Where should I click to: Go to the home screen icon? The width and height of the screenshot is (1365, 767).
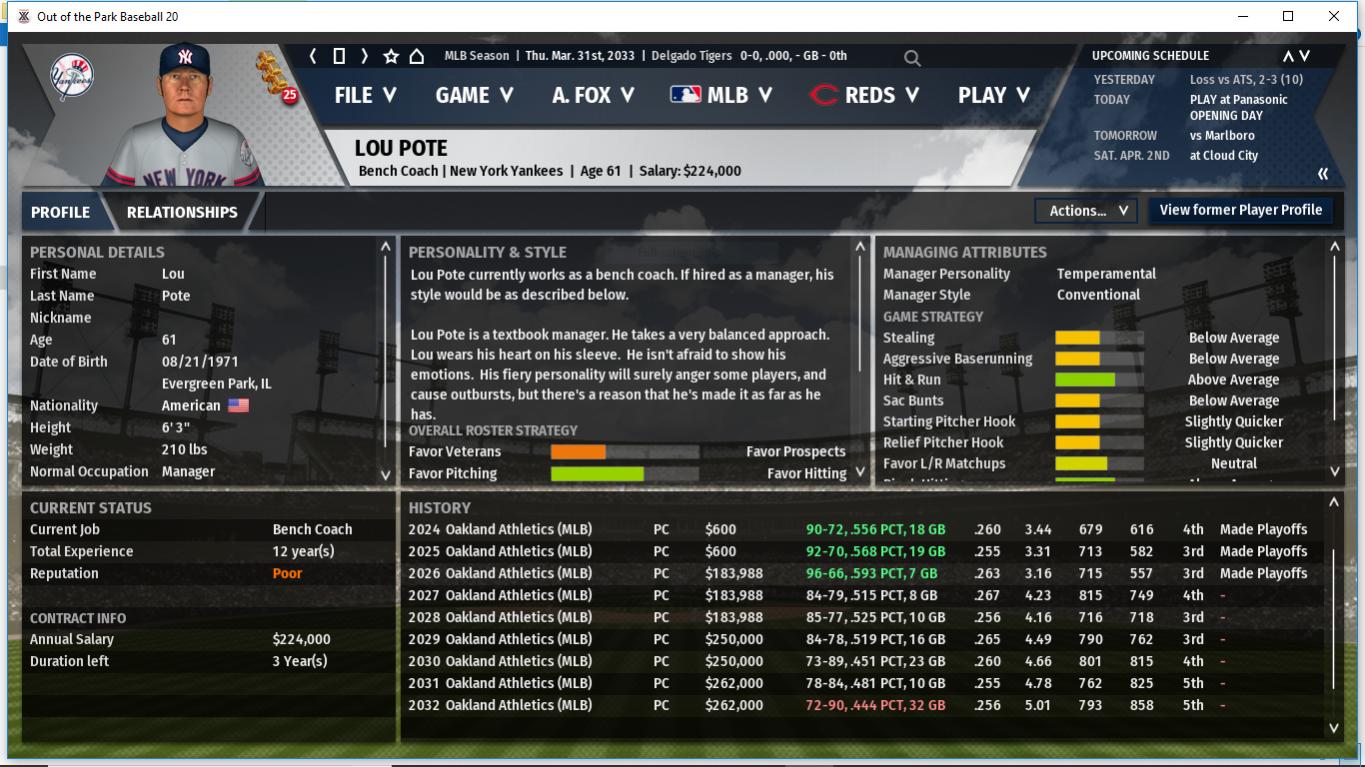point(417,56)
